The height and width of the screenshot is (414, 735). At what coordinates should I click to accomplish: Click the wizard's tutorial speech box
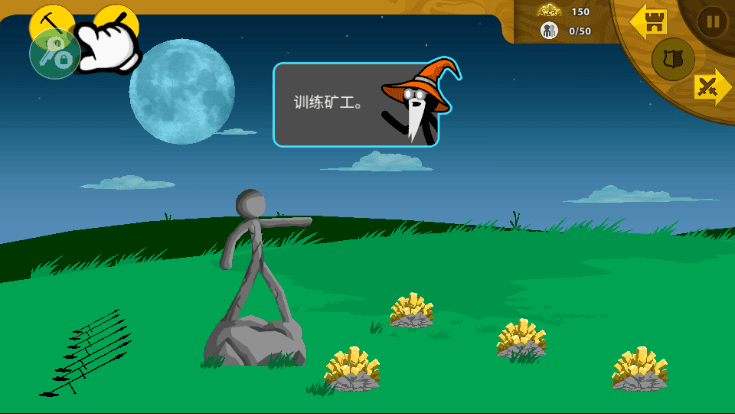pyautogui.click(x=355, y=104)
